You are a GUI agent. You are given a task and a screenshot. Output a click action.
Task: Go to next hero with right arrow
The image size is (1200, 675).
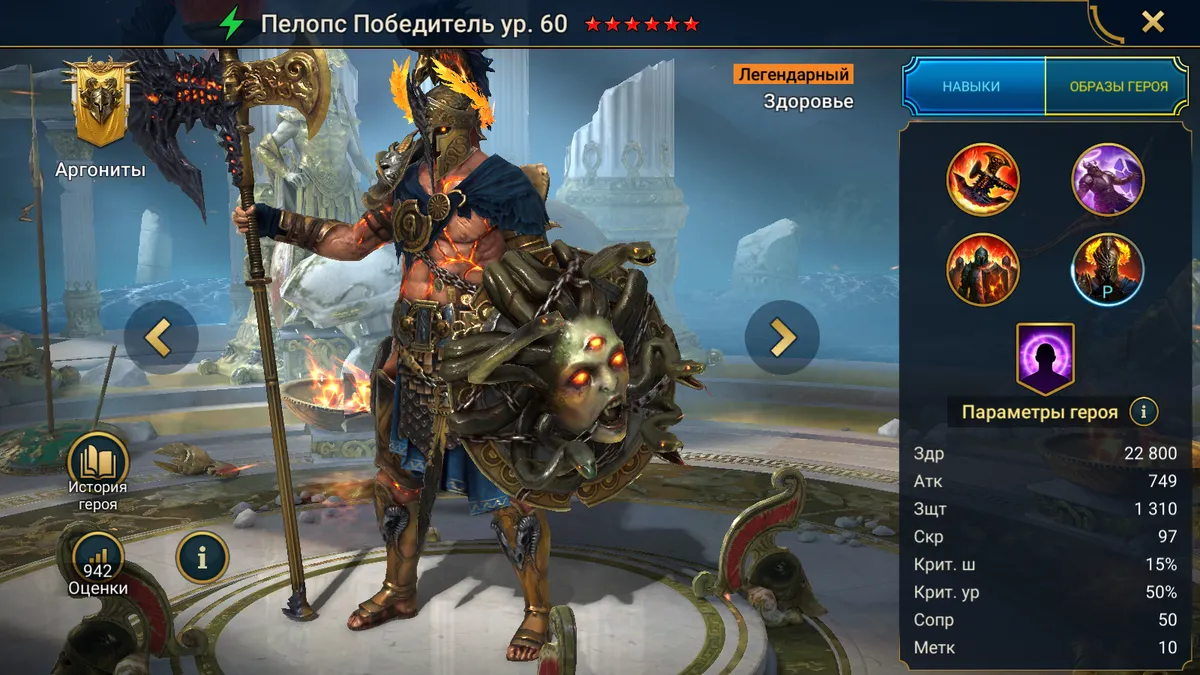(x=782, y=338)
